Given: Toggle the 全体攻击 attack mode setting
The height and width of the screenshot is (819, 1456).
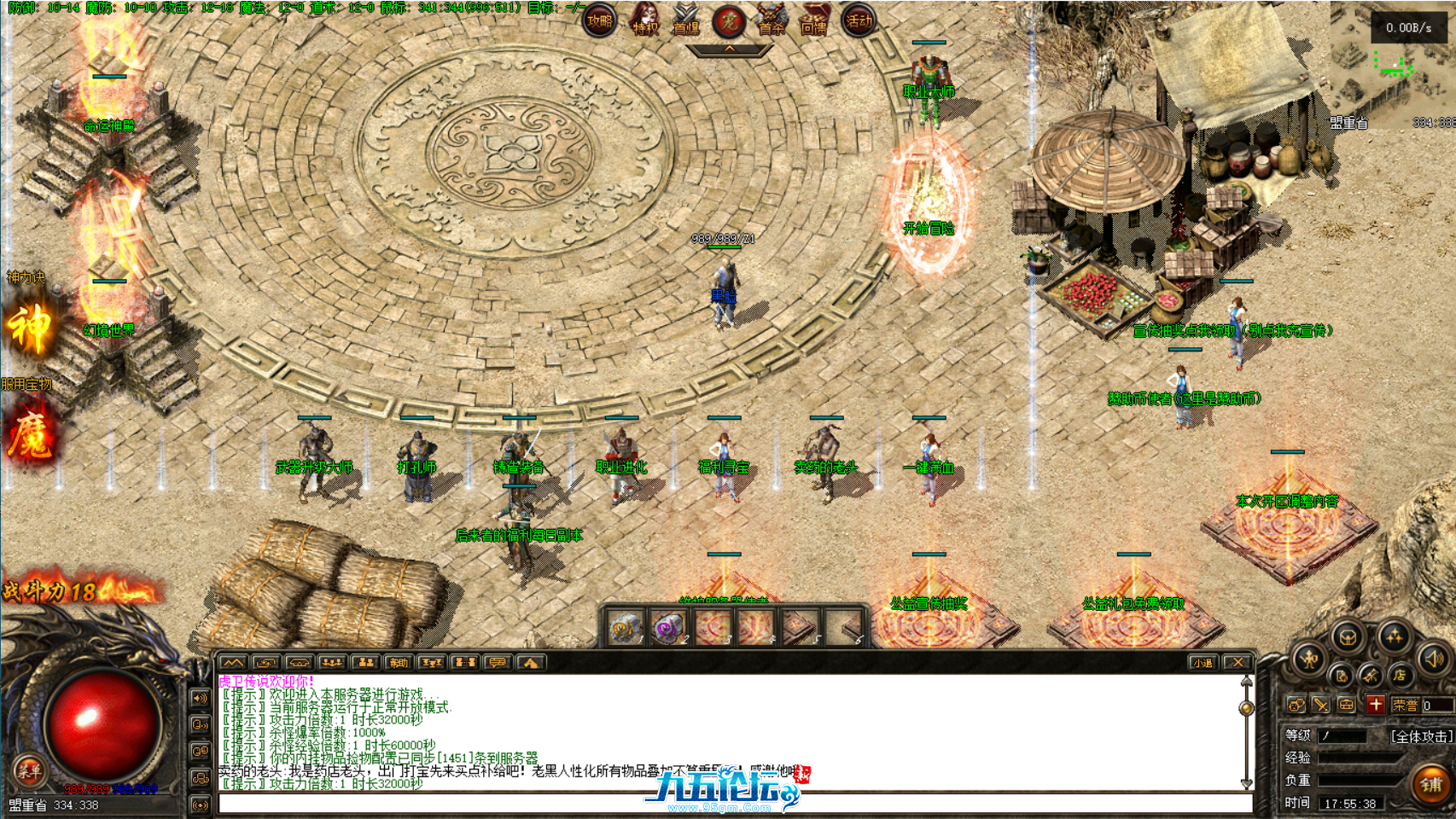Looking at the screenshot, I should pyautogui.click(x=1422, y=736).
